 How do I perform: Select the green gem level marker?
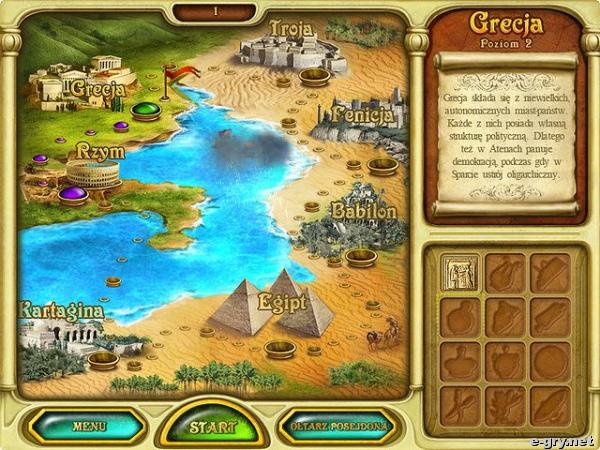[146, 108]
